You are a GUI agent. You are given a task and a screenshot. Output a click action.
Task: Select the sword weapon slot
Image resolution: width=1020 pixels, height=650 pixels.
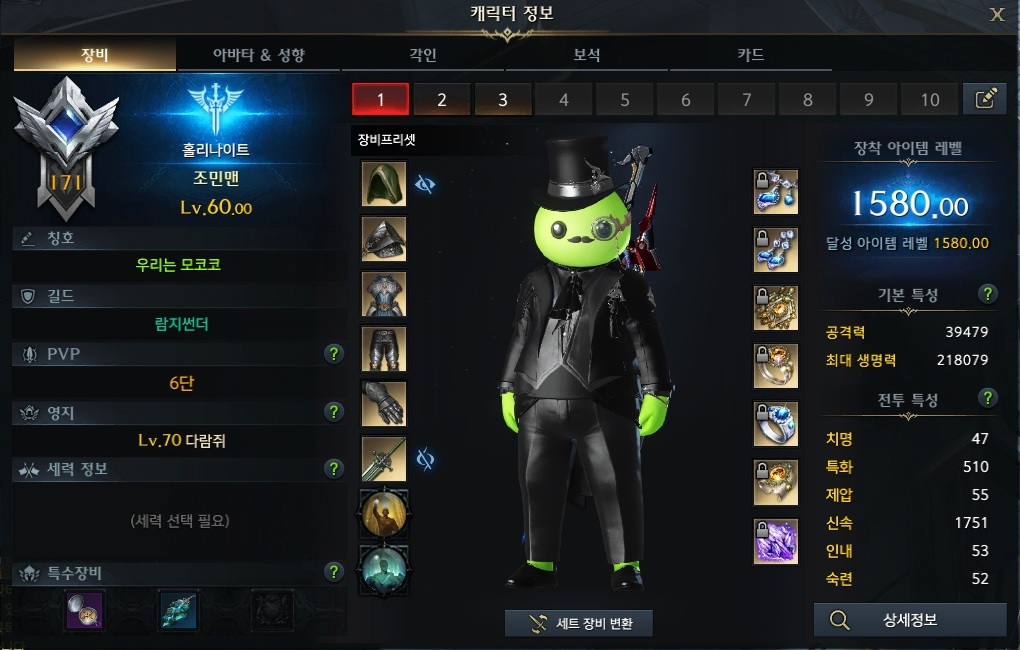click(384, 458)
